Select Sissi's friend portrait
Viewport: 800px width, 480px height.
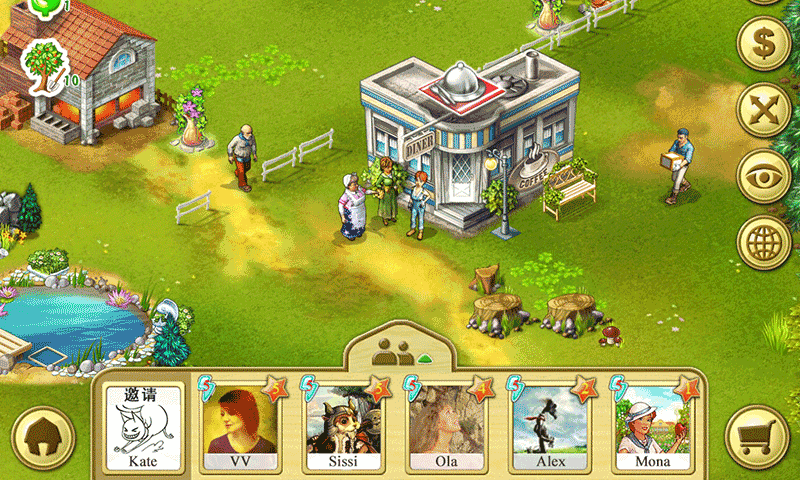tap(343, 427)
